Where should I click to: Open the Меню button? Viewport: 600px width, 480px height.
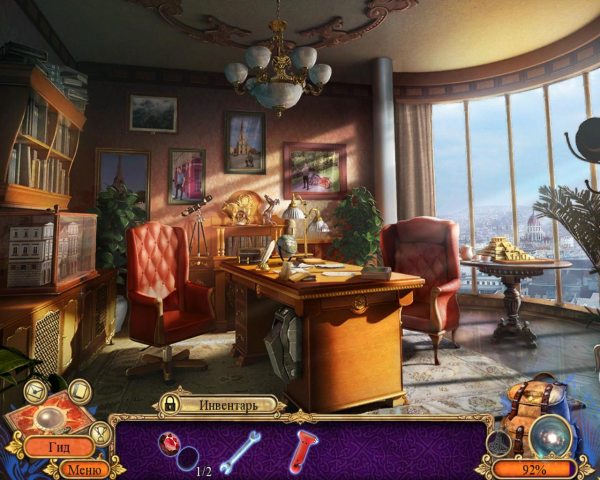pyautogui.click(x=86, y=468)
